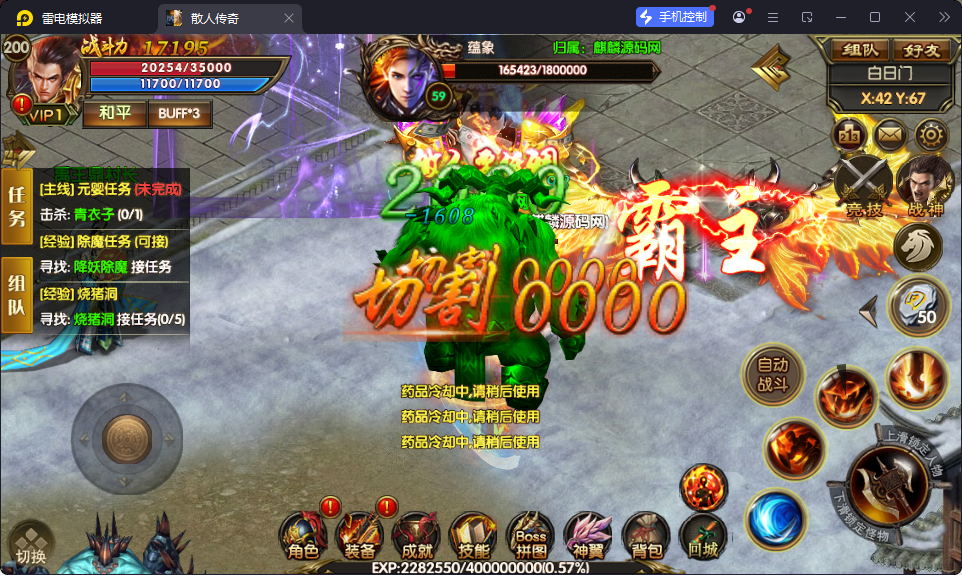962x575 pixels.
Task: Open the gear settings icon
Action: point(930,134)
